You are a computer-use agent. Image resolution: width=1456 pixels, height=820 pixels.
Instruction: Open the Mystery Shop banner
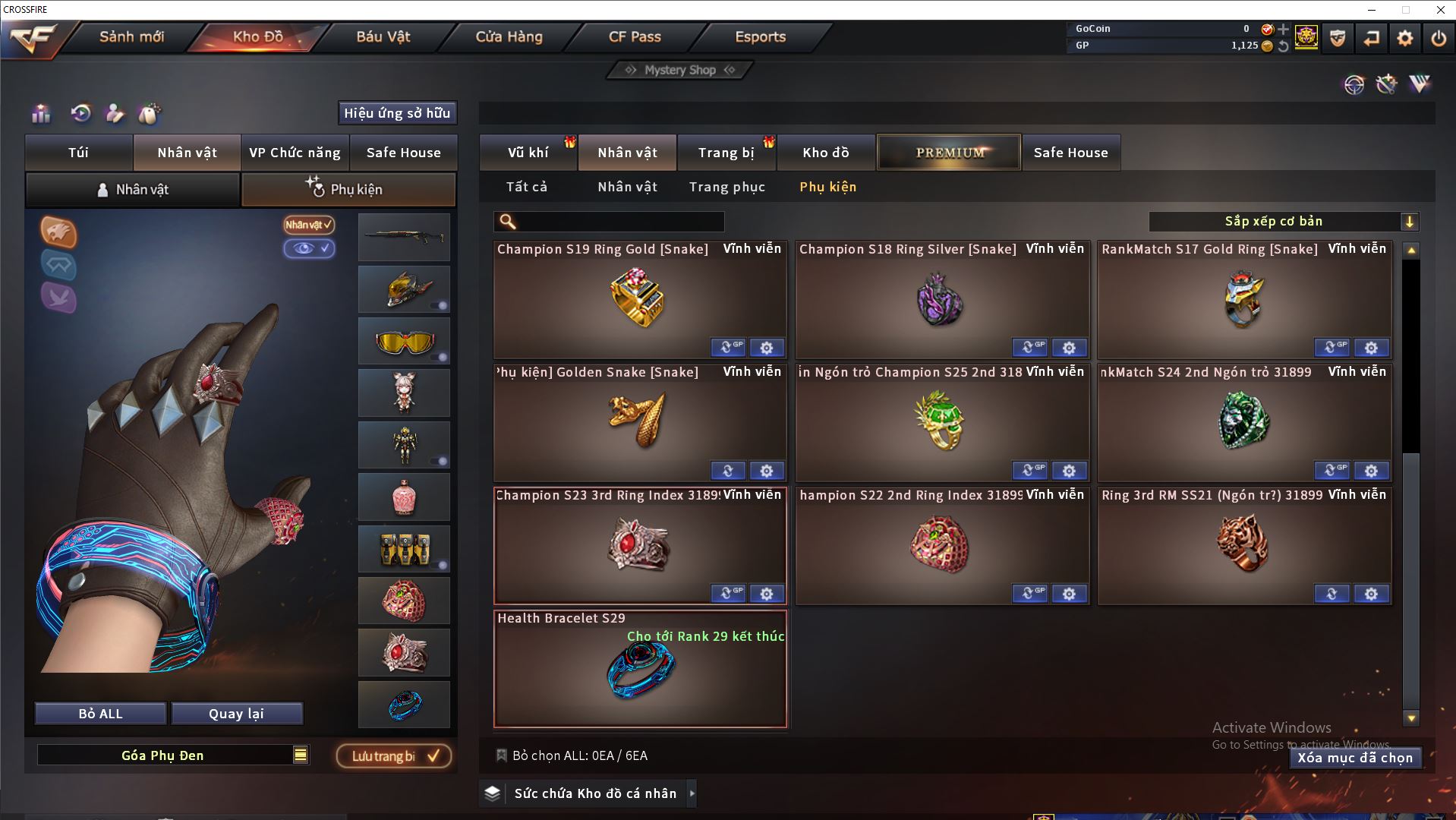click(x=679, y=70)
